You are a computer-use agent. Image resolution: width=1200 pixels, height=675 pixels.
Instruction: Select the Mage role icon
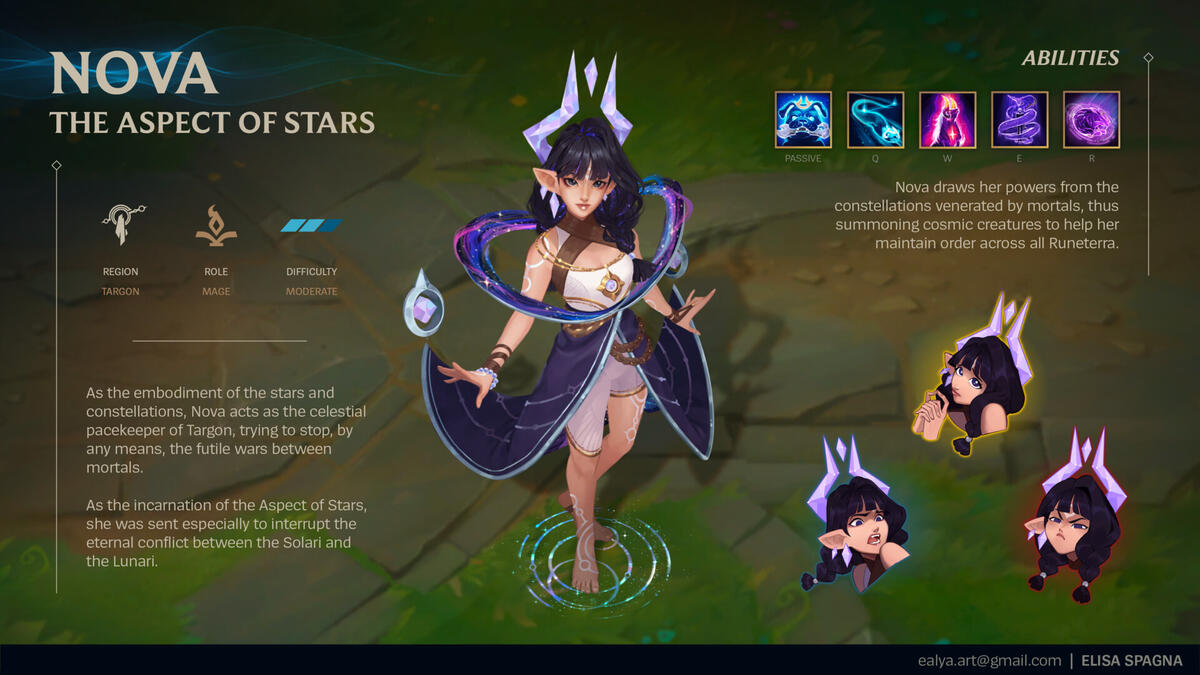coord(216,226)
